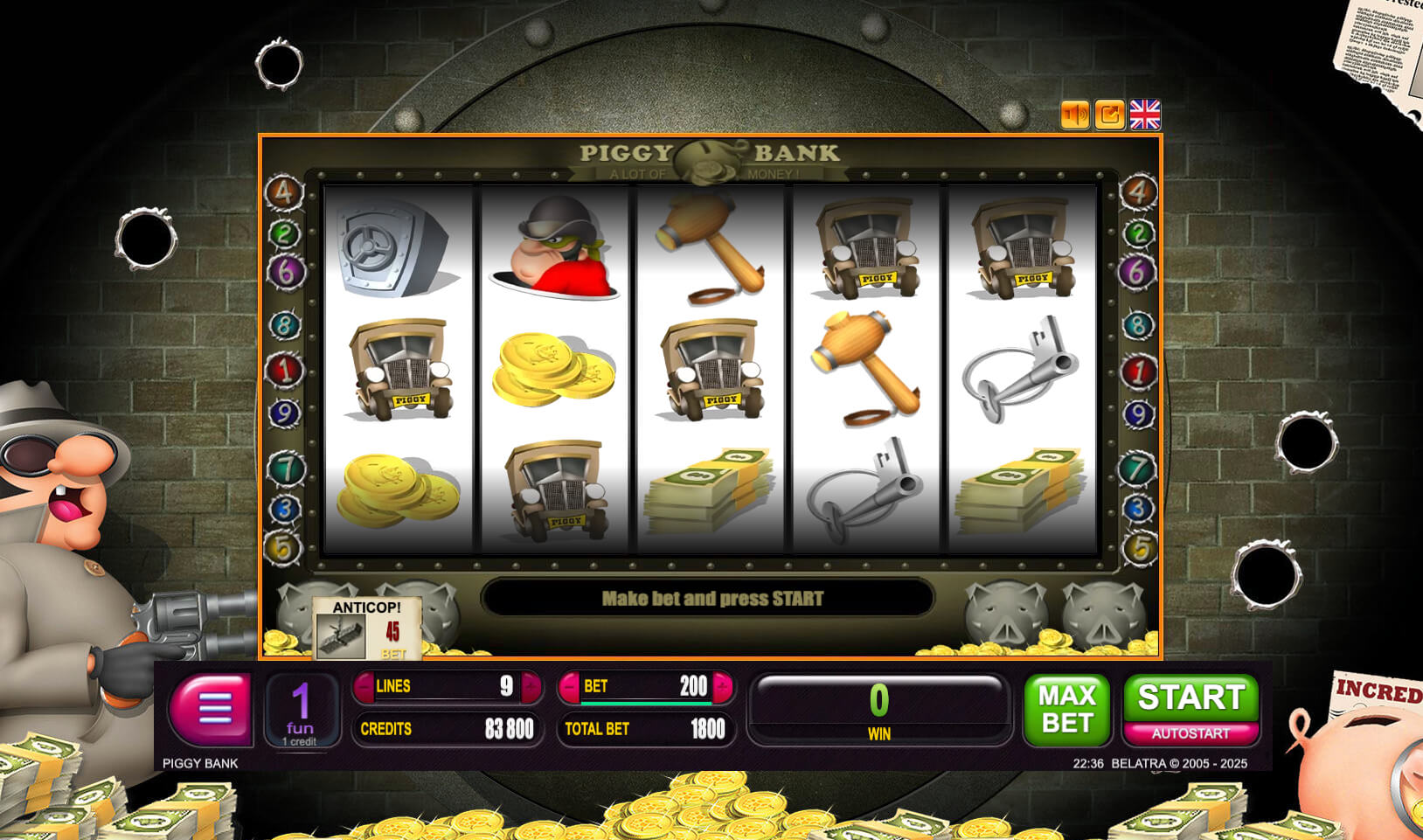Lower the bet amount
This screenshot has height=840, width=1423.
pos(569,687)
